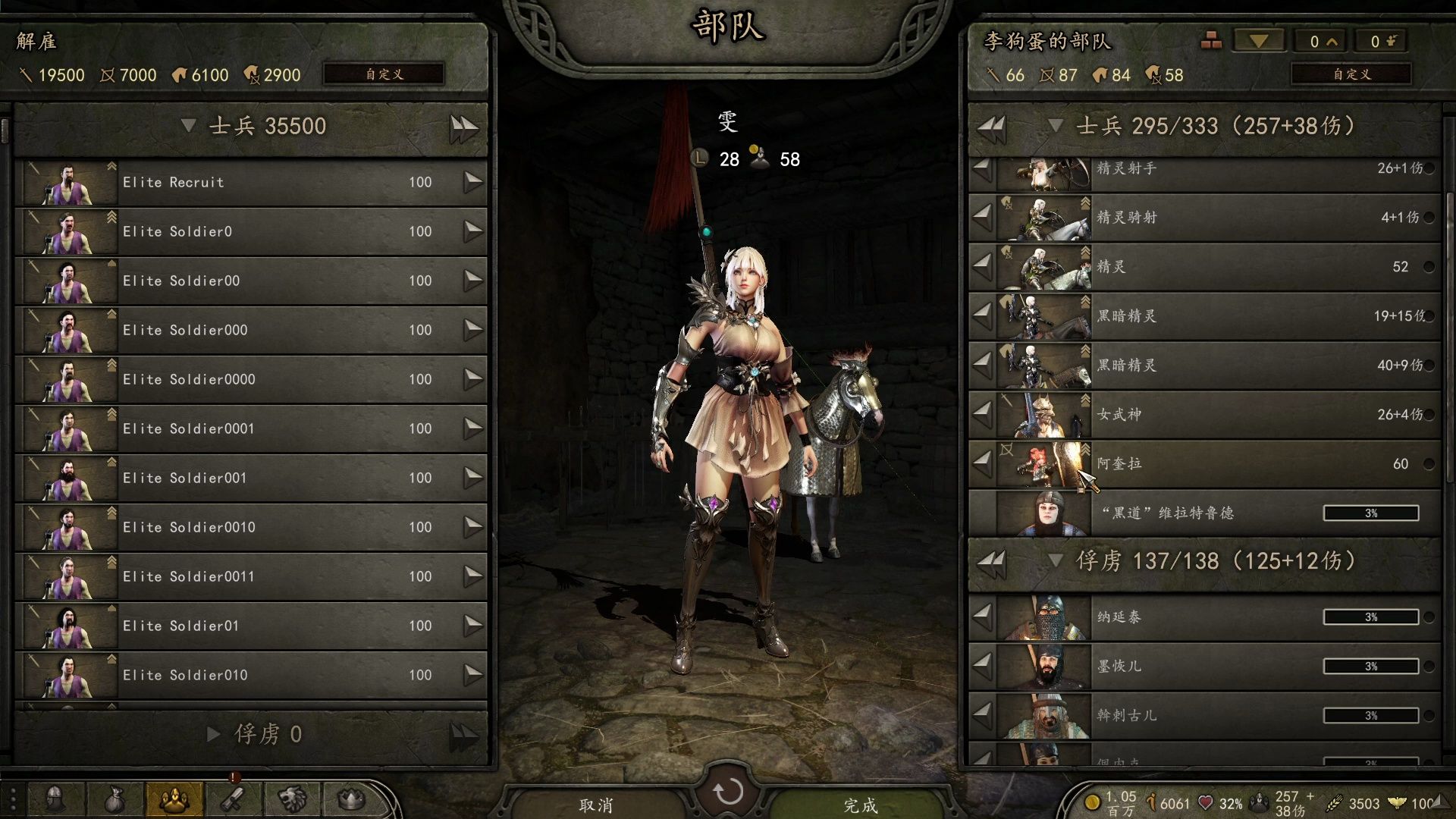This screenshot has width=1456, height=819.
Task: Collapse the 士兵 295/333 party list
Action: [1055, 126]
